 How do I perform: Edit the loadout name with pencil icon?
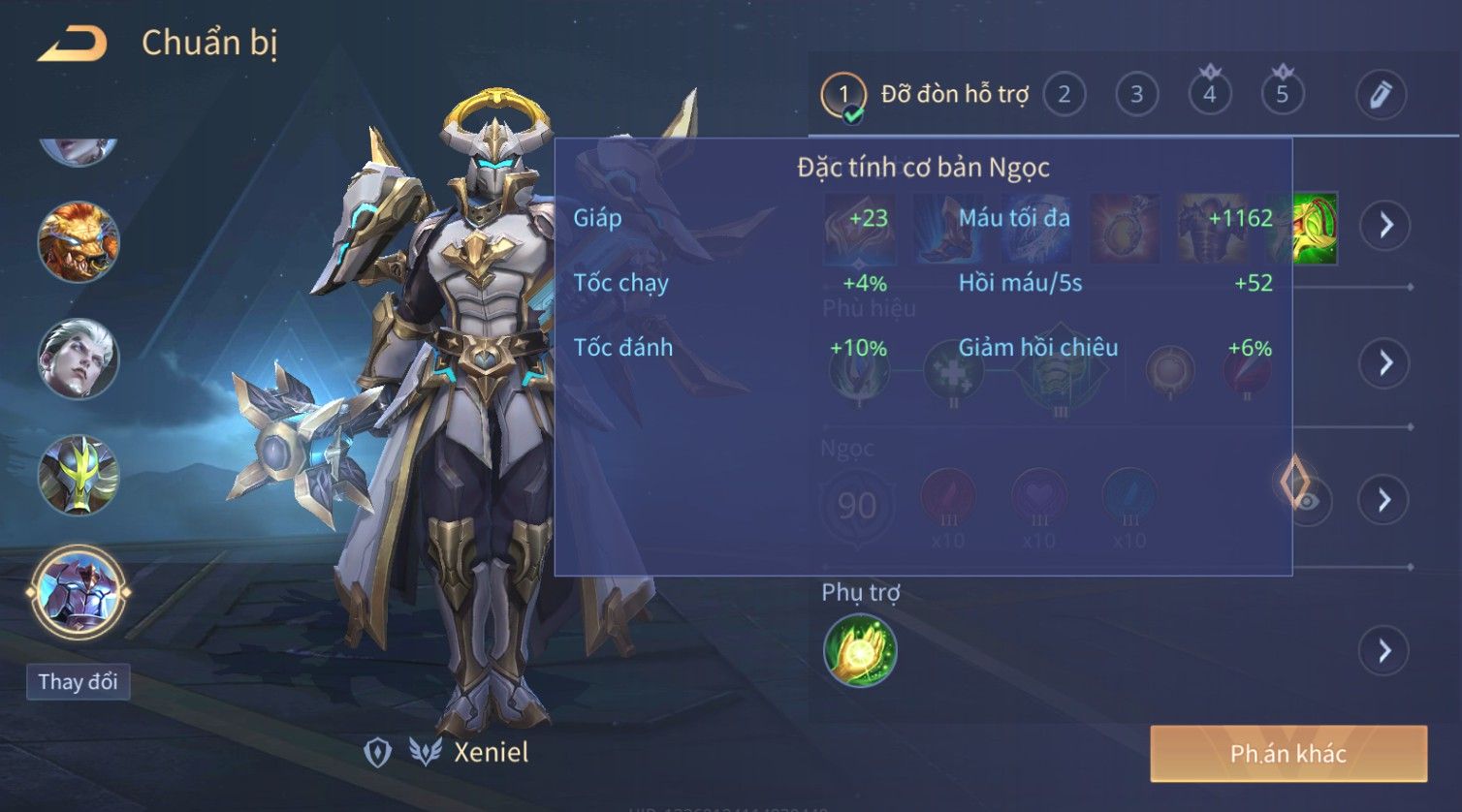(x=1380, y=95)
